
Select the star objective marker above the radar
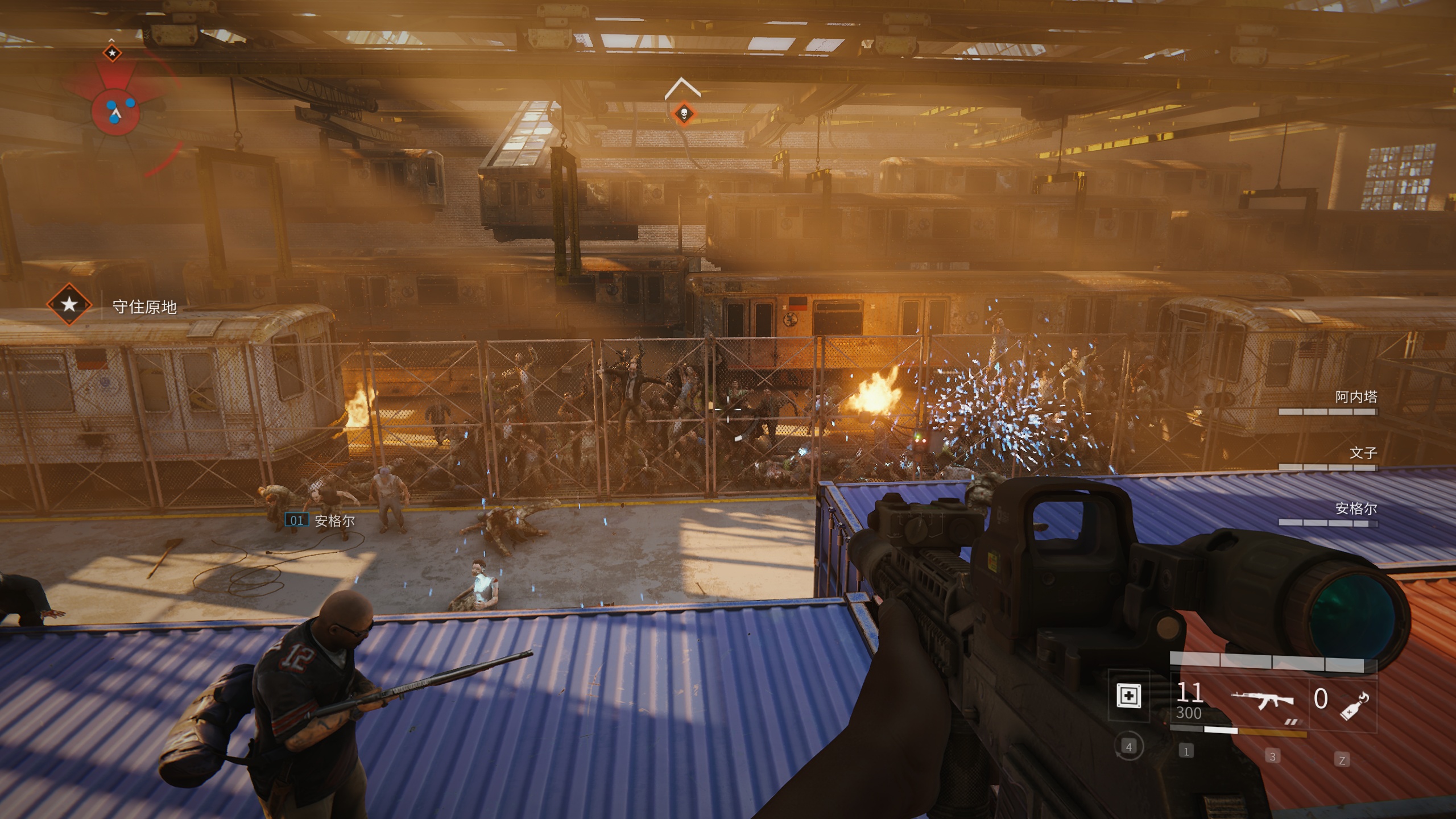[x=112, y=53]
